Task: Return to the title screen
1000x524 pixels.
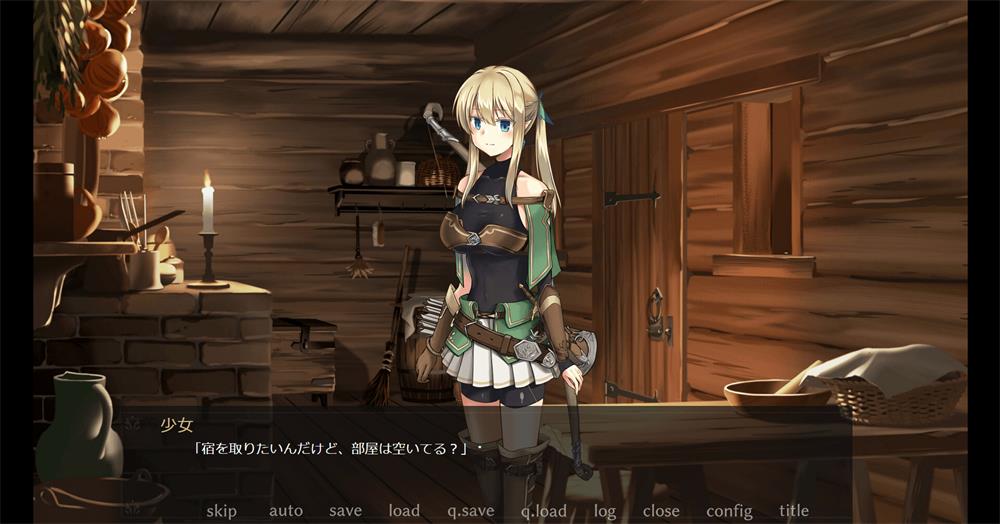Action: pyautogui.click(x=794, y=511)
